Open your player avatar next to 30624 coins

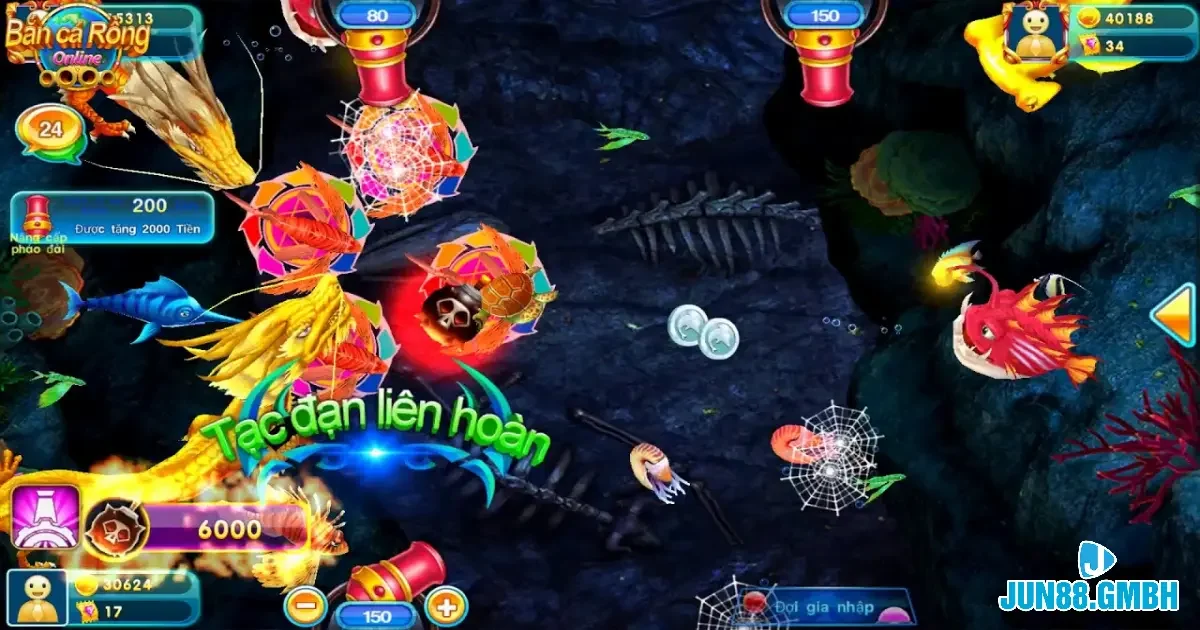pyautogui.click(x=37, y=598)
